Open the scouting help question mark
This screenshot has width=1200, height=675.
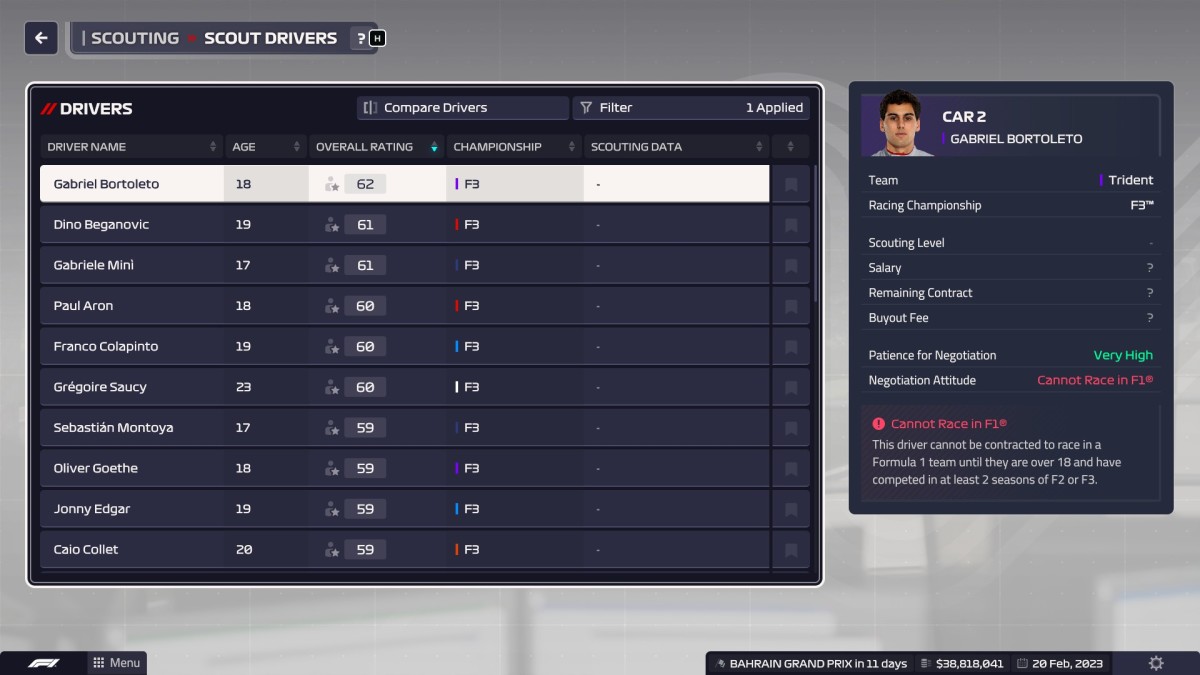361,38
